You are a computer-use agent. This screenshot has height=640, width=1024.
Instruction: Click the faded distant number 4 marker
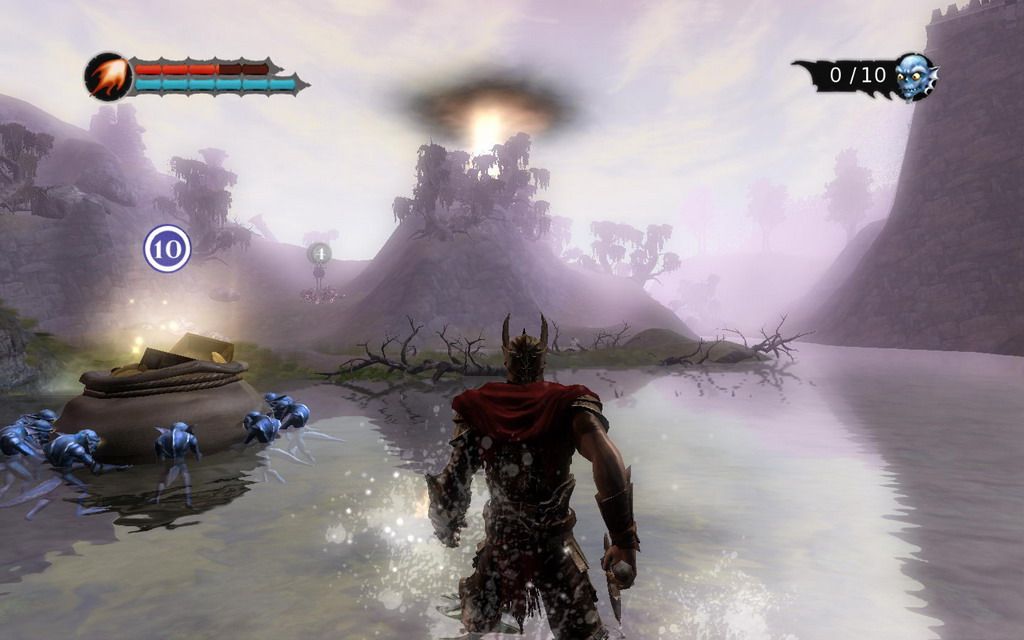tap(319, 254)
